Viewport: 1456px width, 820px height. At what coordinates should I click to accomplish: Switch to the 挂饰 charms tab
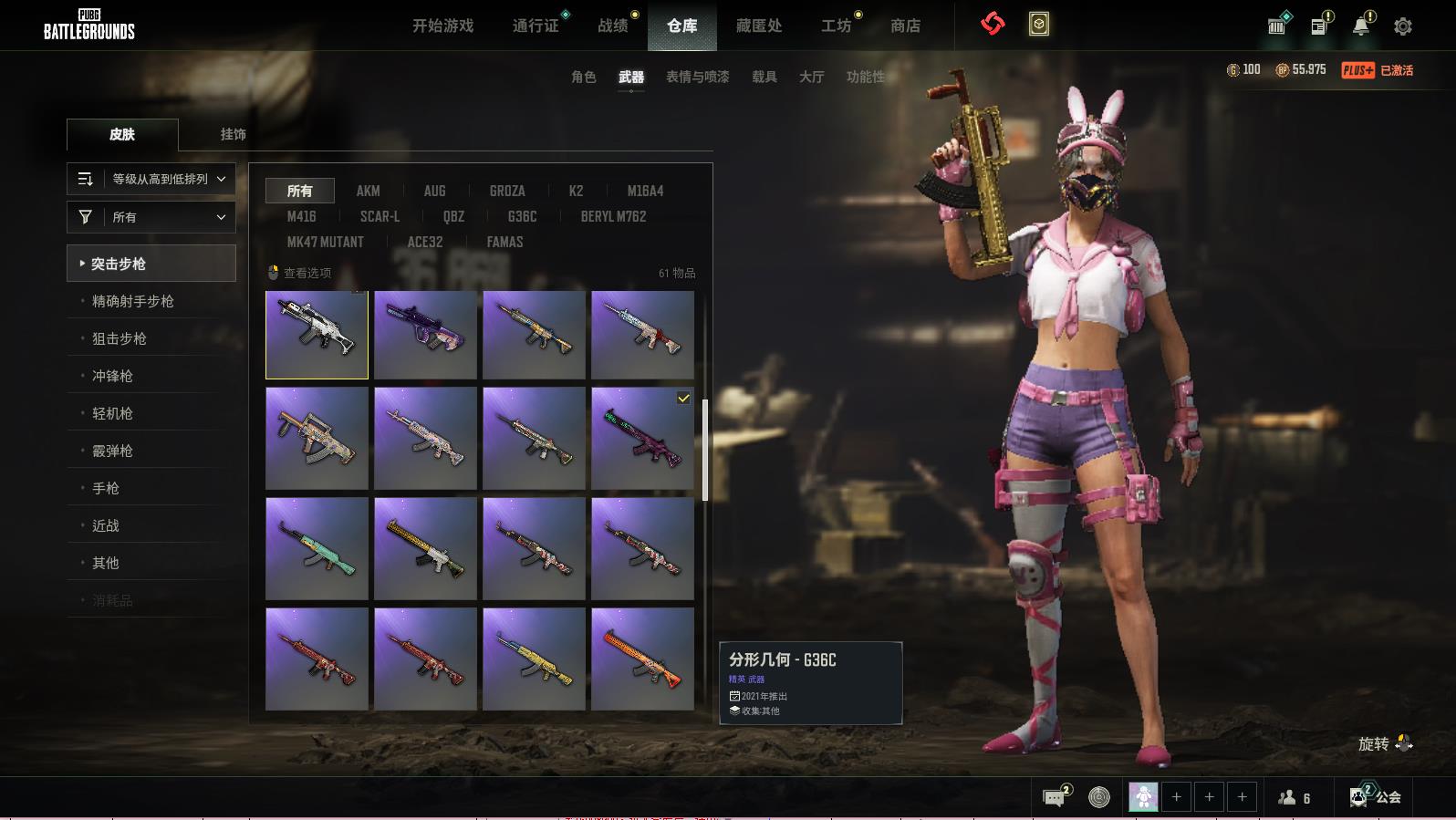(x=233, y=134)
